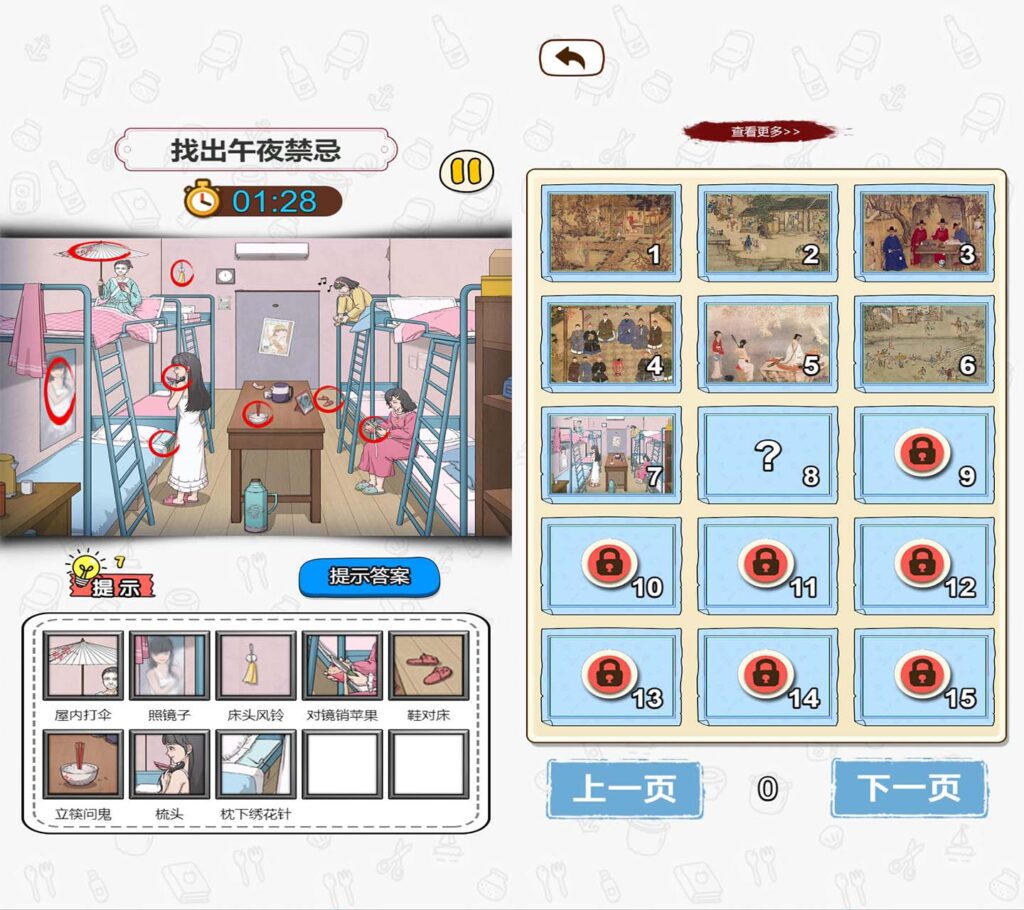Select level 1 thumbnail

click(x=611, y=233)
